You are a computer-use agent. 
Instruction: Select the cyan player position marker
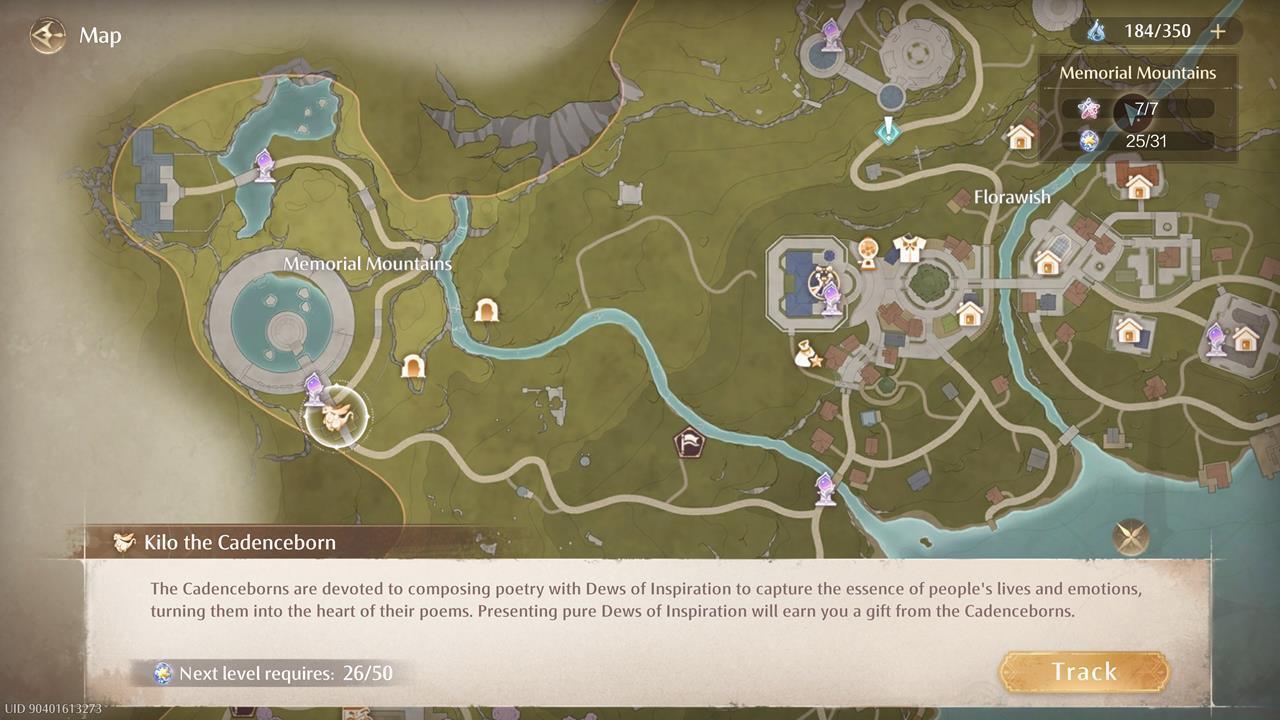(x=888, y=130)
